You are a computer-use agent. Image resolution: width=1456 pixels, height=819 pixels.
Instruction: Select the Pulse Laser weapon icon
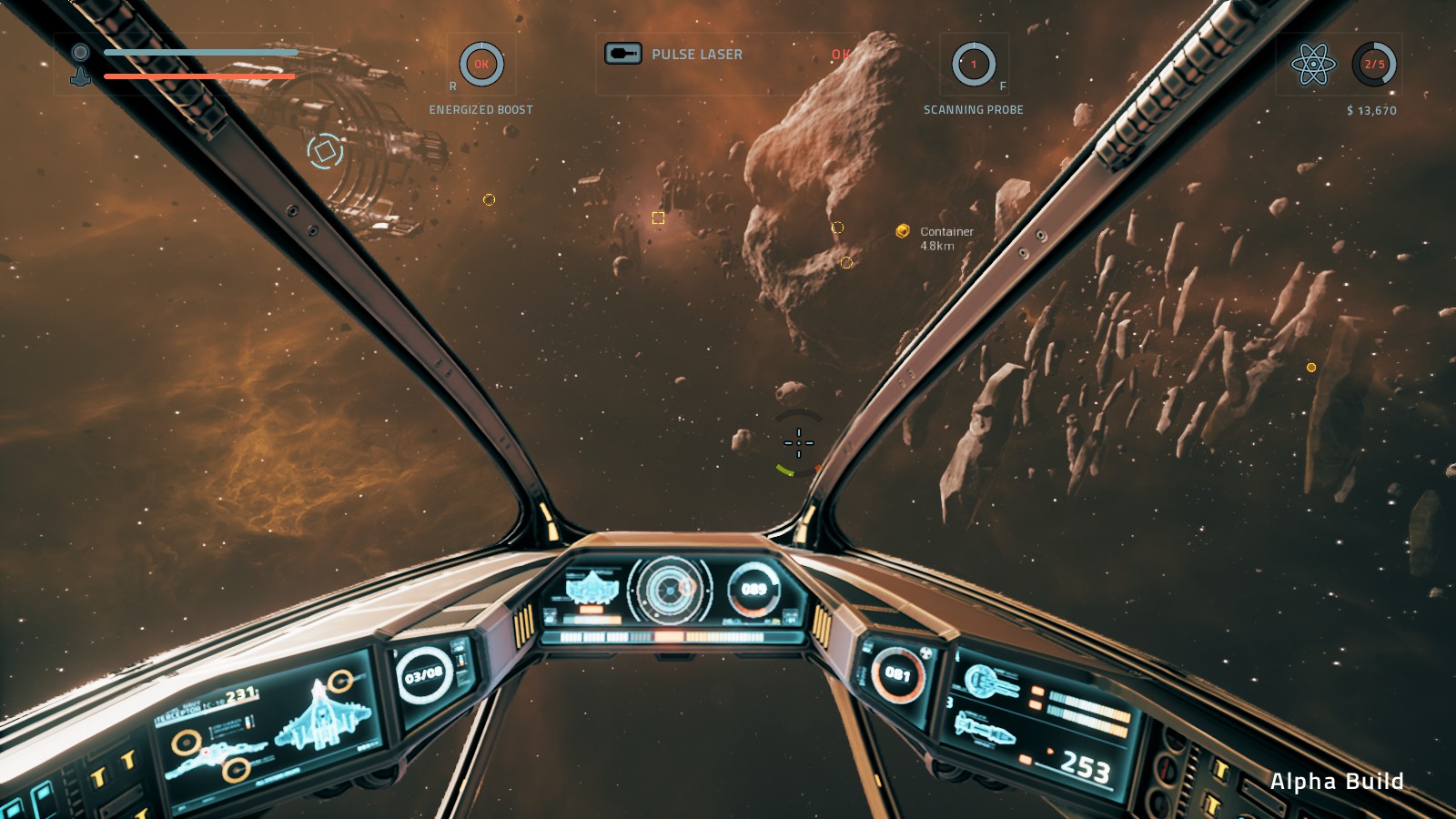[623, 54]
